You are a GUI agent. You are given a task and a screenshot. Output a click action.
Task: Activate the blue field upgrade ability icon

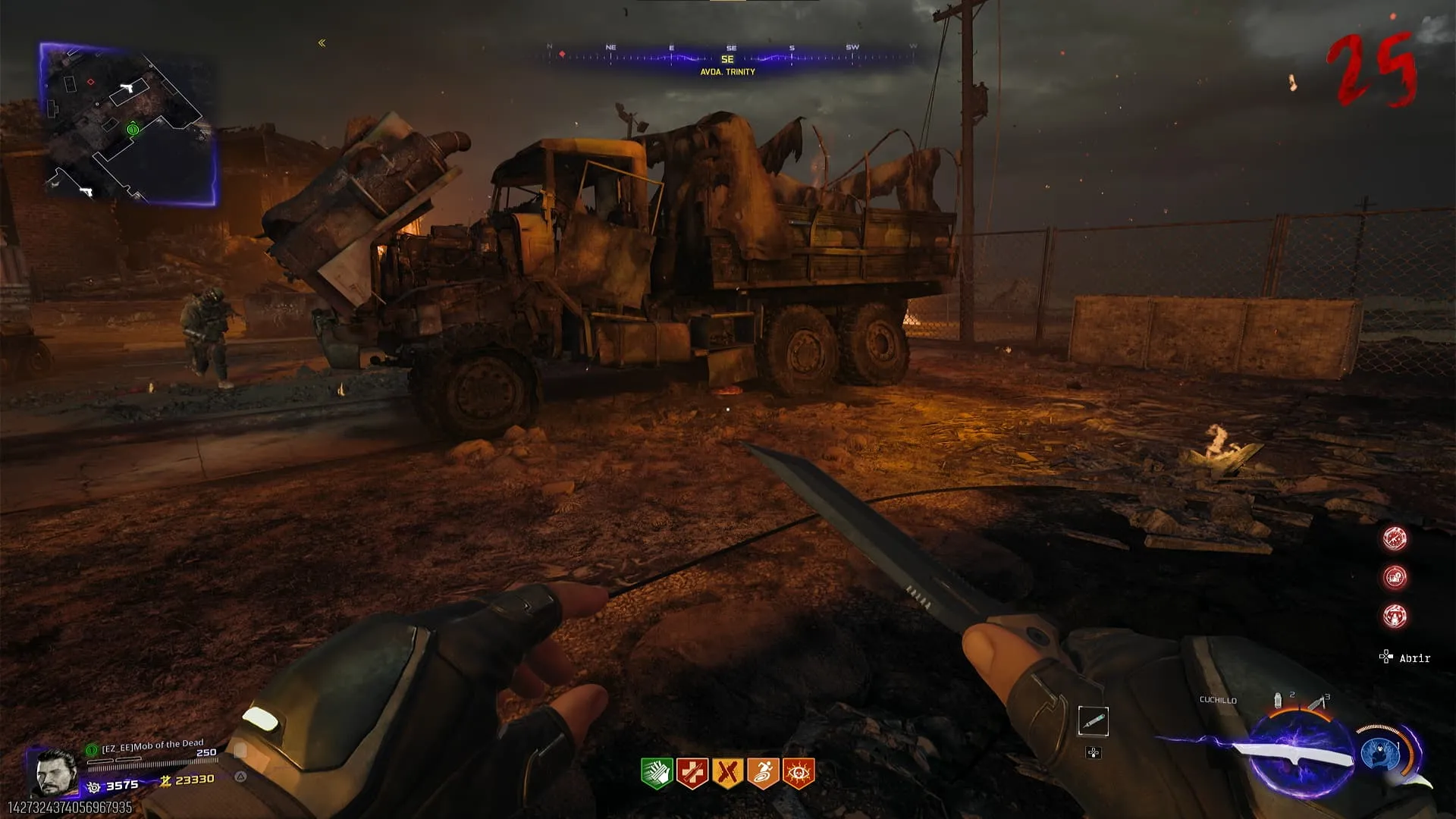[1380, 754]
